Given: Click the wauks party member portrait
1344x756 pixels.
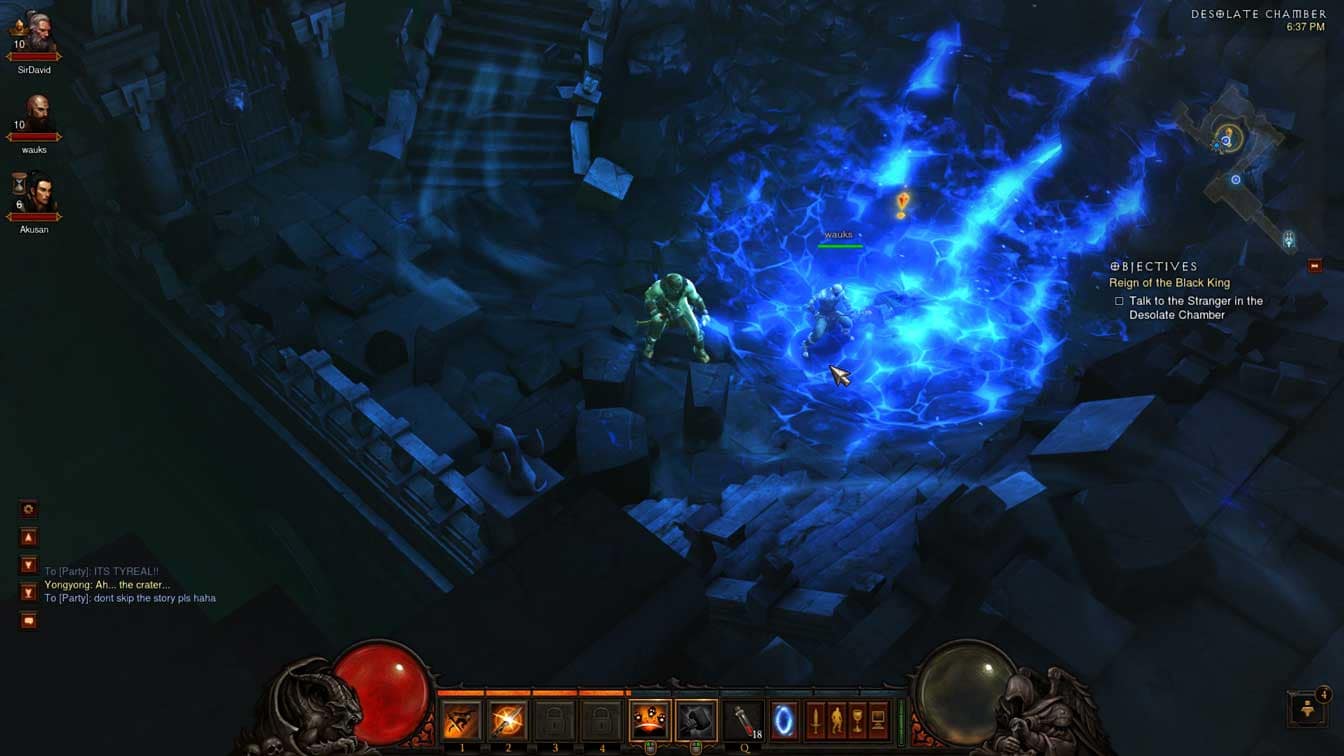Looking at the screenshot, I should click(35, 114).
